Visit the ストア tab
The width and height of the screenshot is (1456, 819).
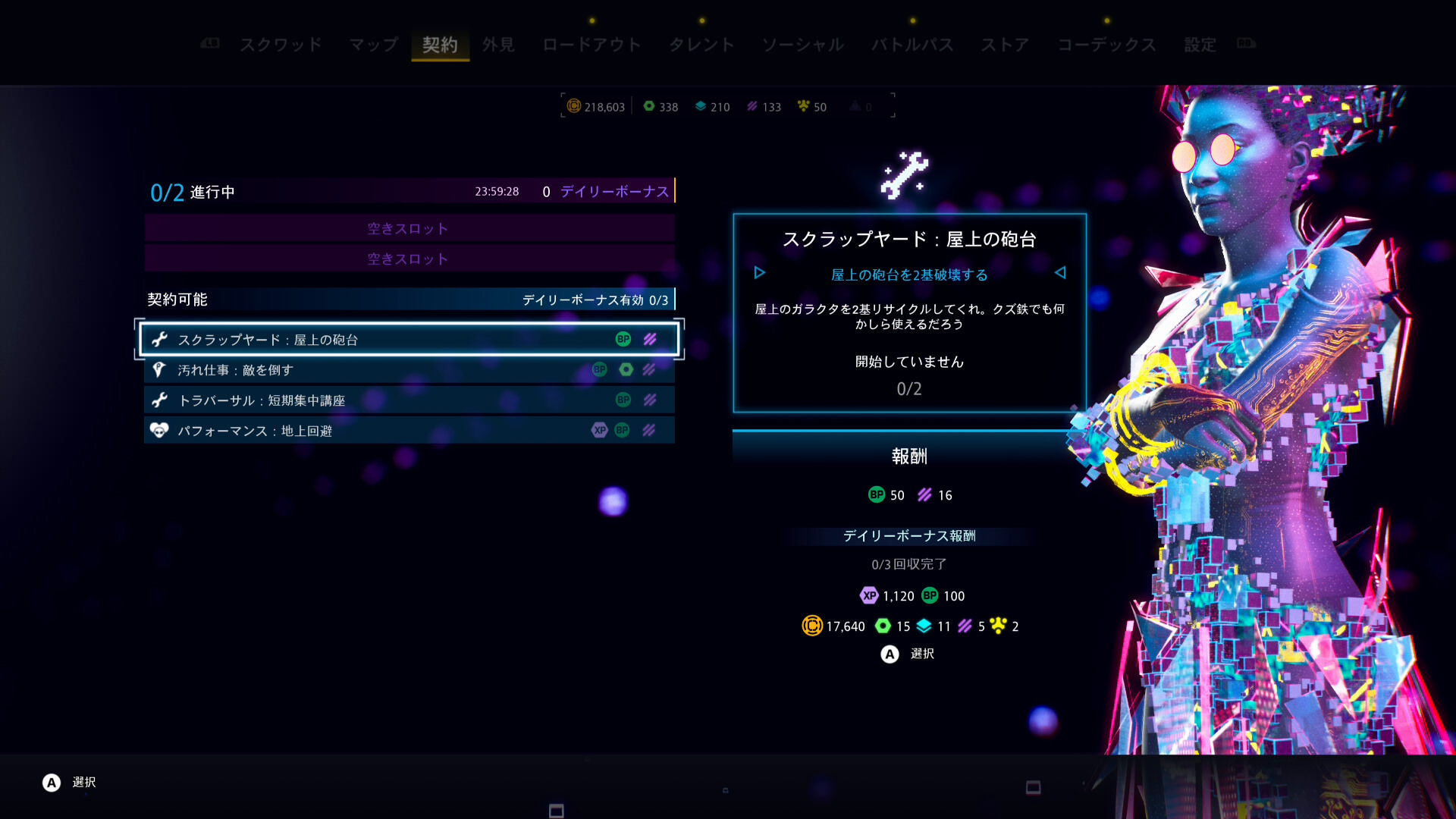(x=1005, y=45)
